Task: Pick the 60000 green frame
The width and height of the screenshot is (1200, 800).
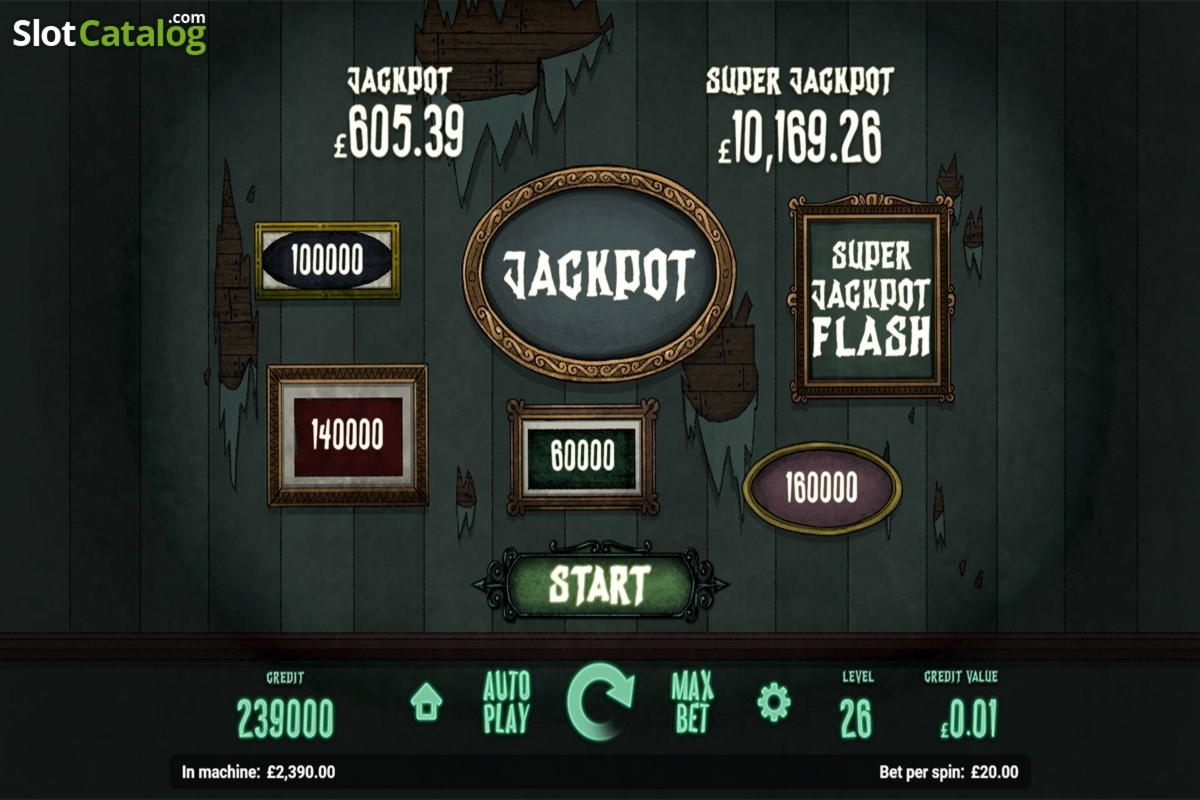Action: tap(582, 457)
